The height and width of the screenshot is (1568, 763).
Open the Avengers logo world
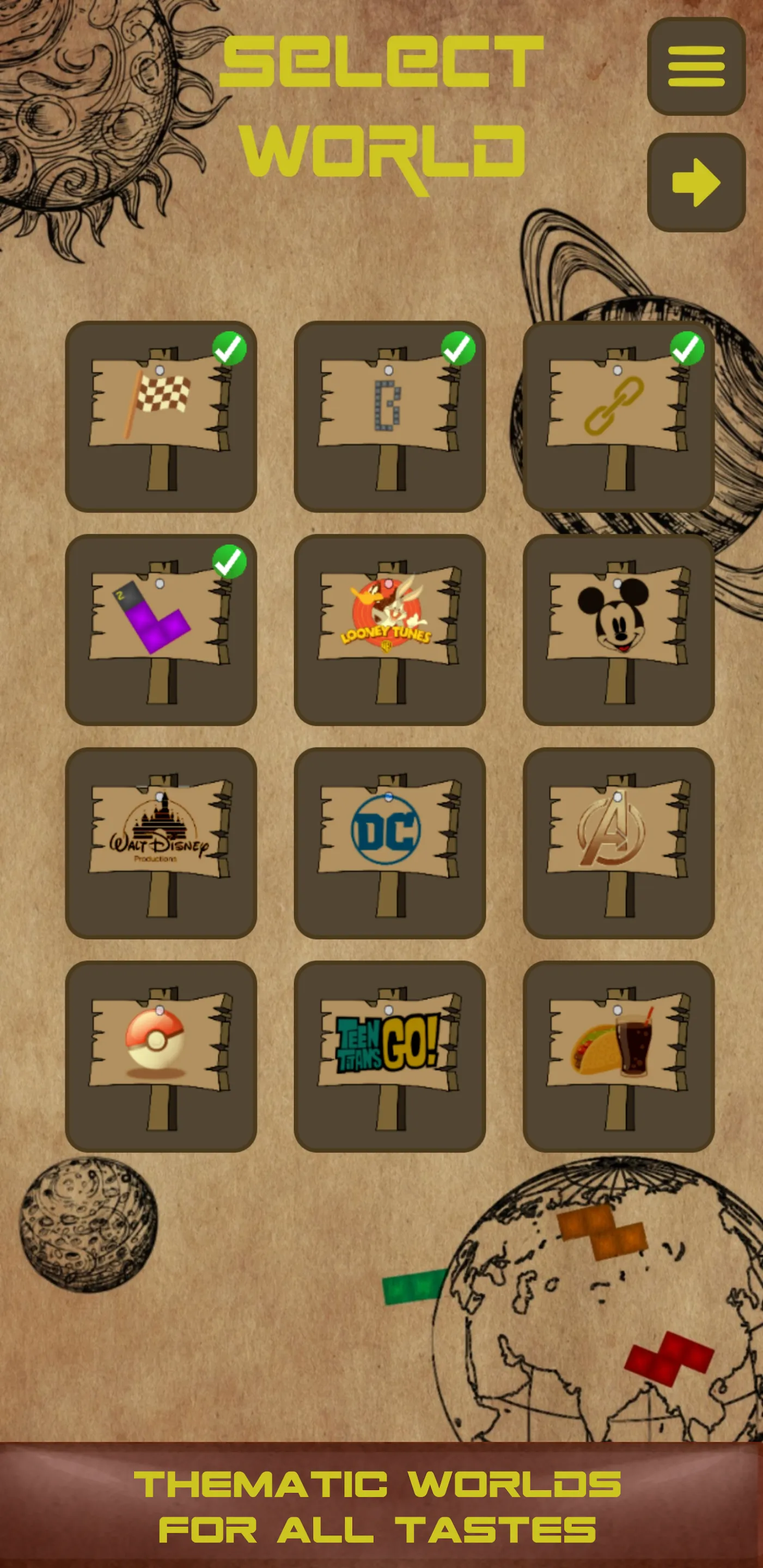pos(618,843)
